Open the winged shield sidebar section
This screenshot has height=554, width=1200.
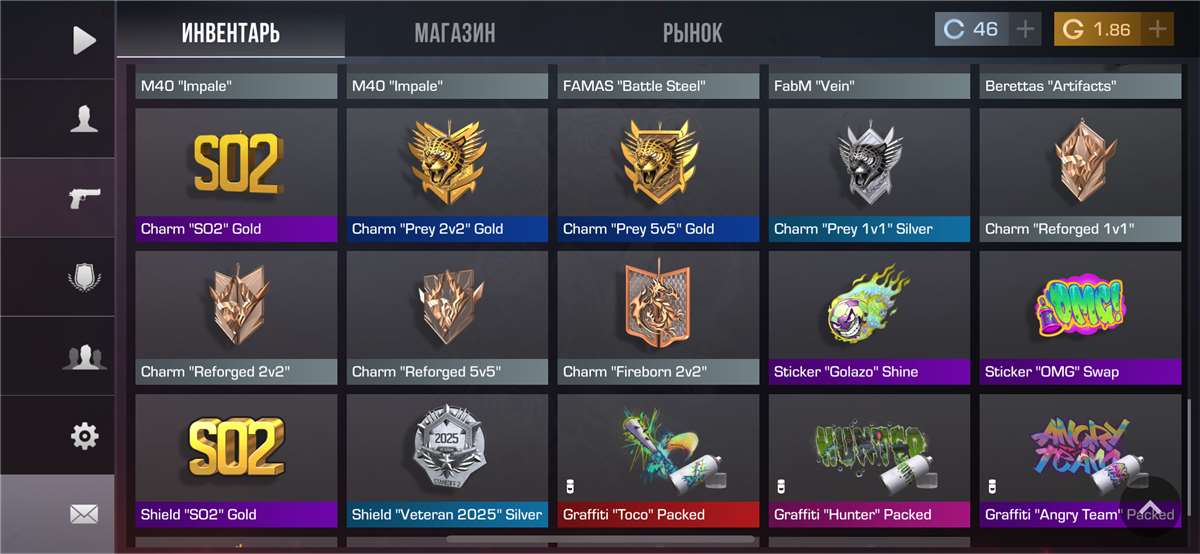tap(84, 277)
